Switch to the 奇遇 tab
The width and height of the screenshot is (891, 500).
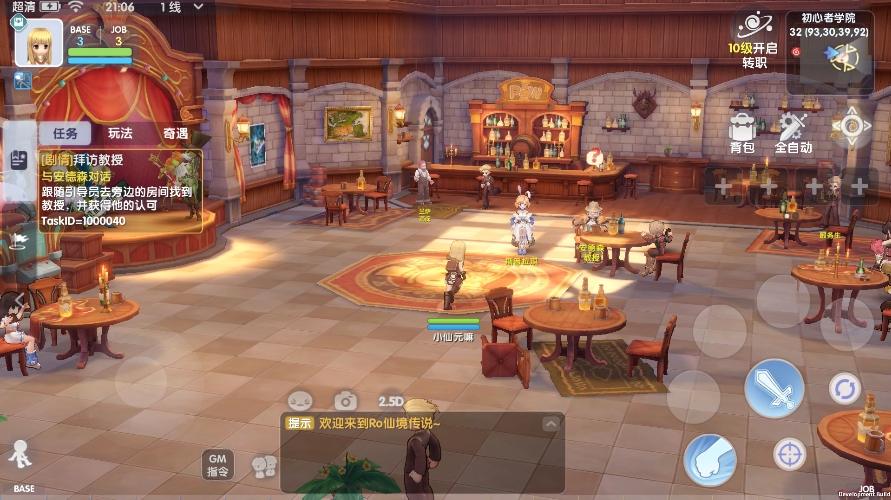(x=176, y=133)
